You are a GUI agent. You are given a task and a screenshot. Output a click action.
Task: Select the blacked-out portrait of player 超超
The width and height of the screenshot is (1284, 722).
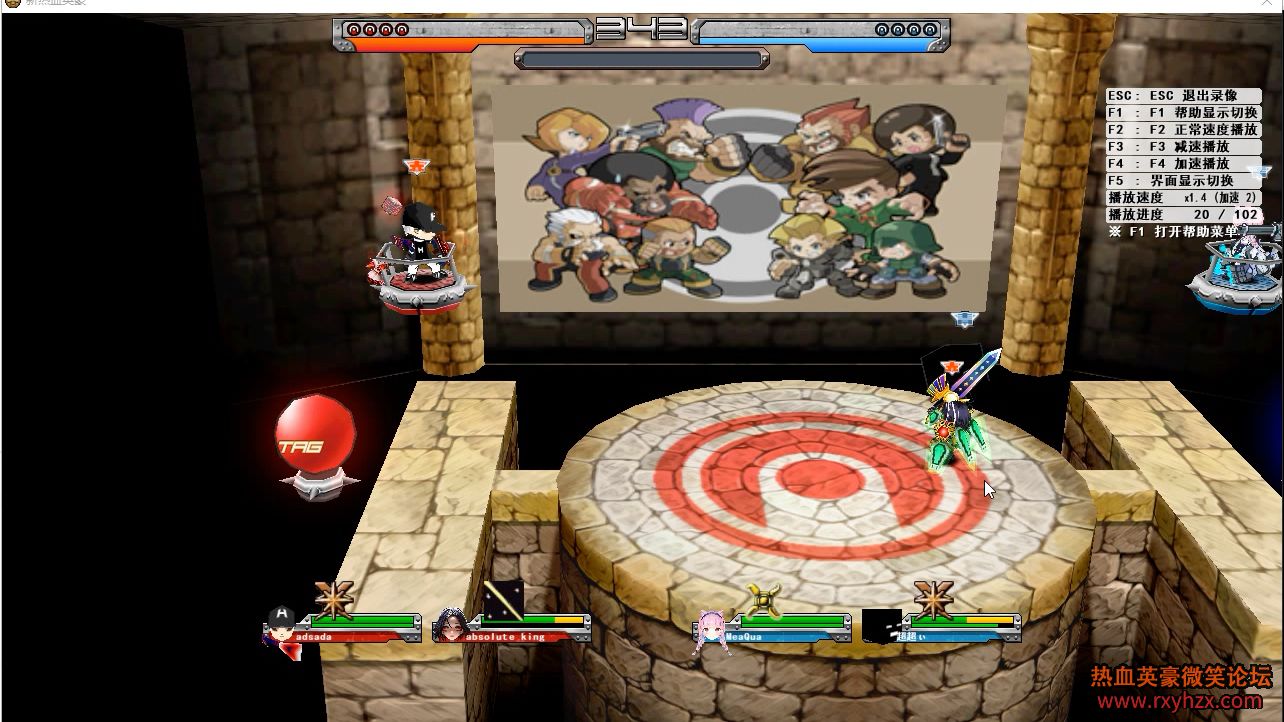point(881,626)
